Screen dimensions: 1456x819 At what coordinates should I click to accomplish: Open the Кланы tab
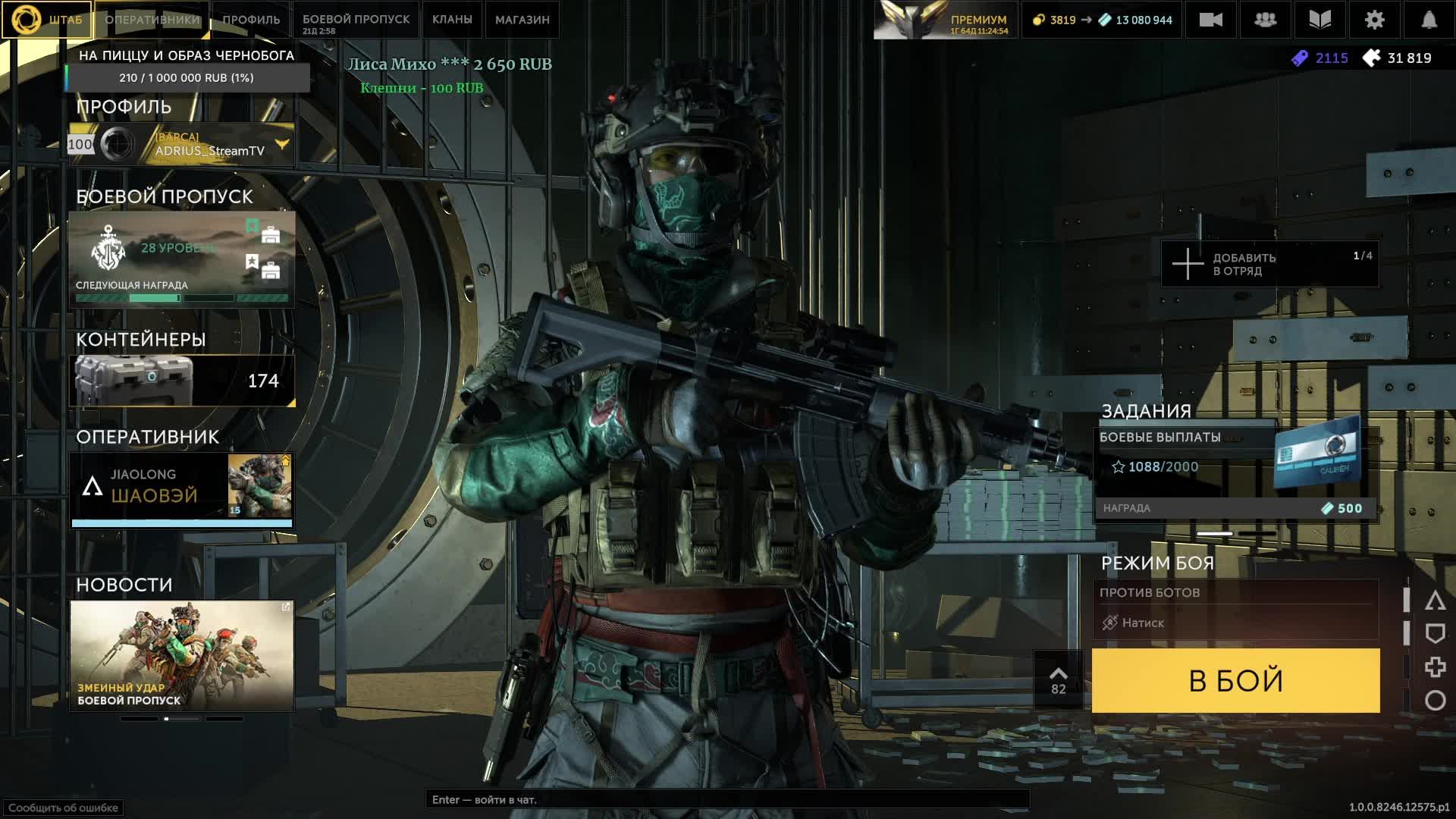coord(452,20)
